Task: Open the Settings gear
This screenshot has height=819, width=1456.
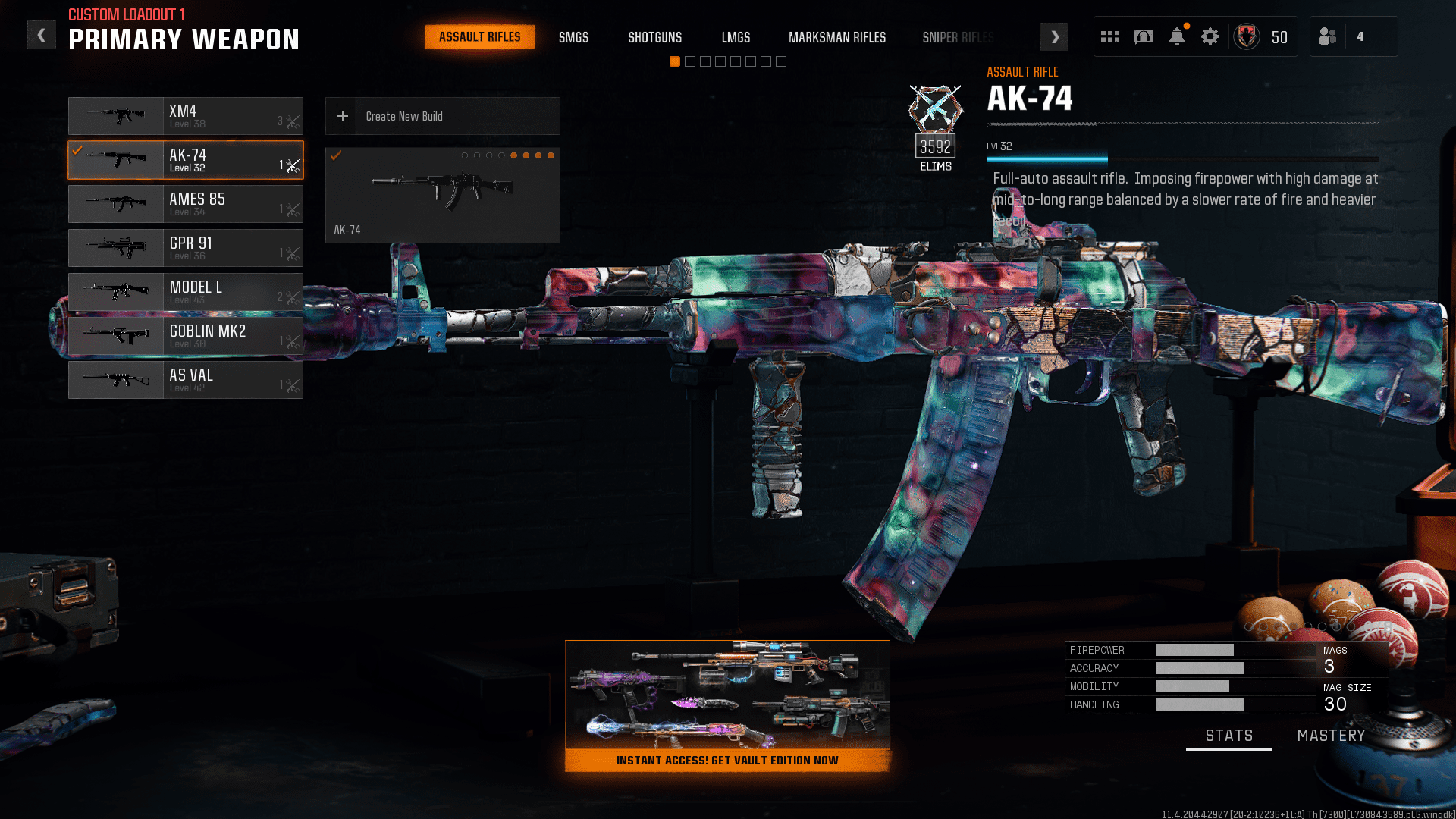Action: coord(1210,36)
